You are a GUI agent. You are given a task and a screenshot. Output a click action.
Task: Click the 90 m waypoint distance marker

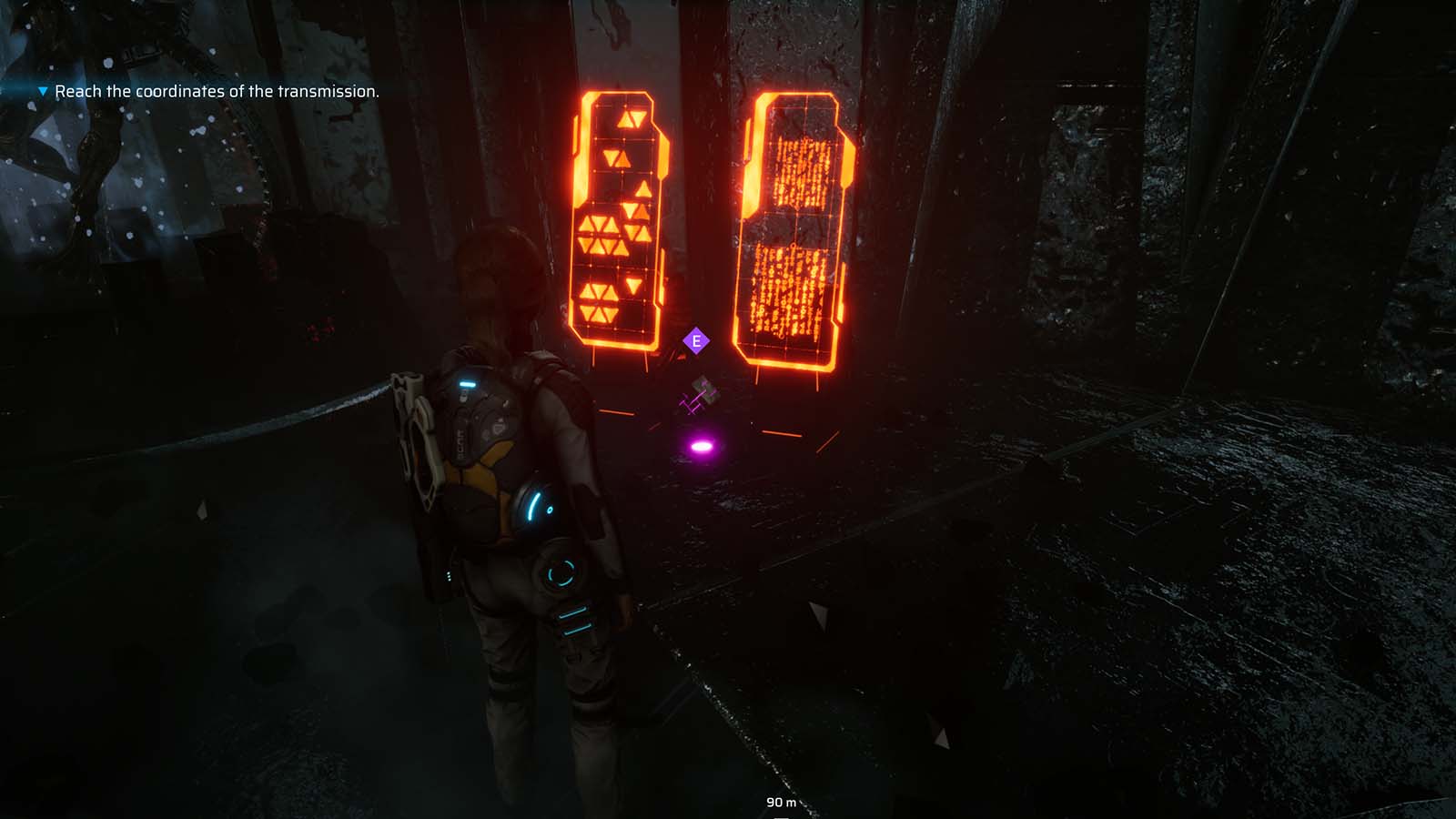click(783, 803)
